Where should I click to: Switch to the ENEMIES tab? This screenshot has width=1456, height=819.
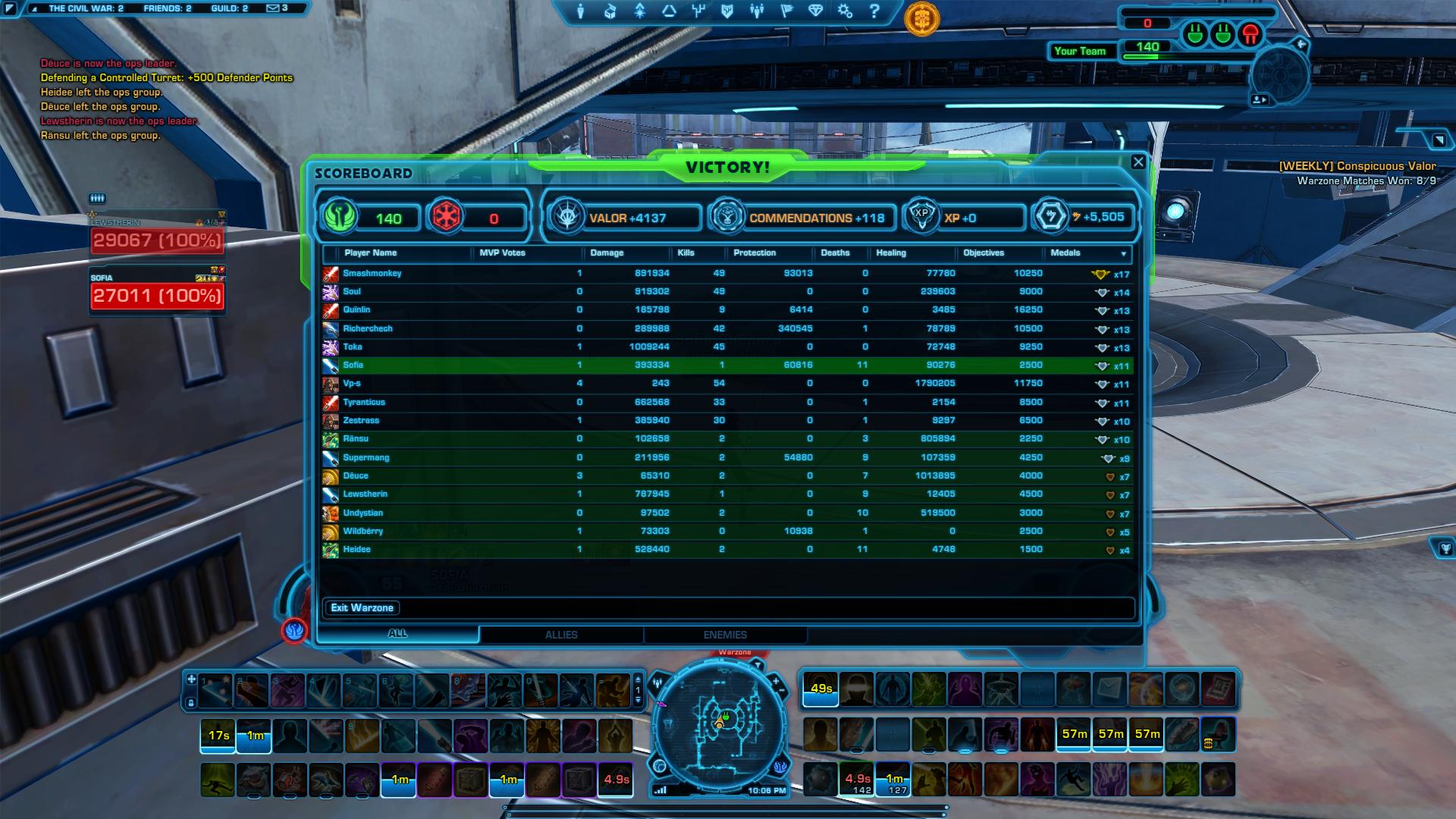tap(726, 635)
